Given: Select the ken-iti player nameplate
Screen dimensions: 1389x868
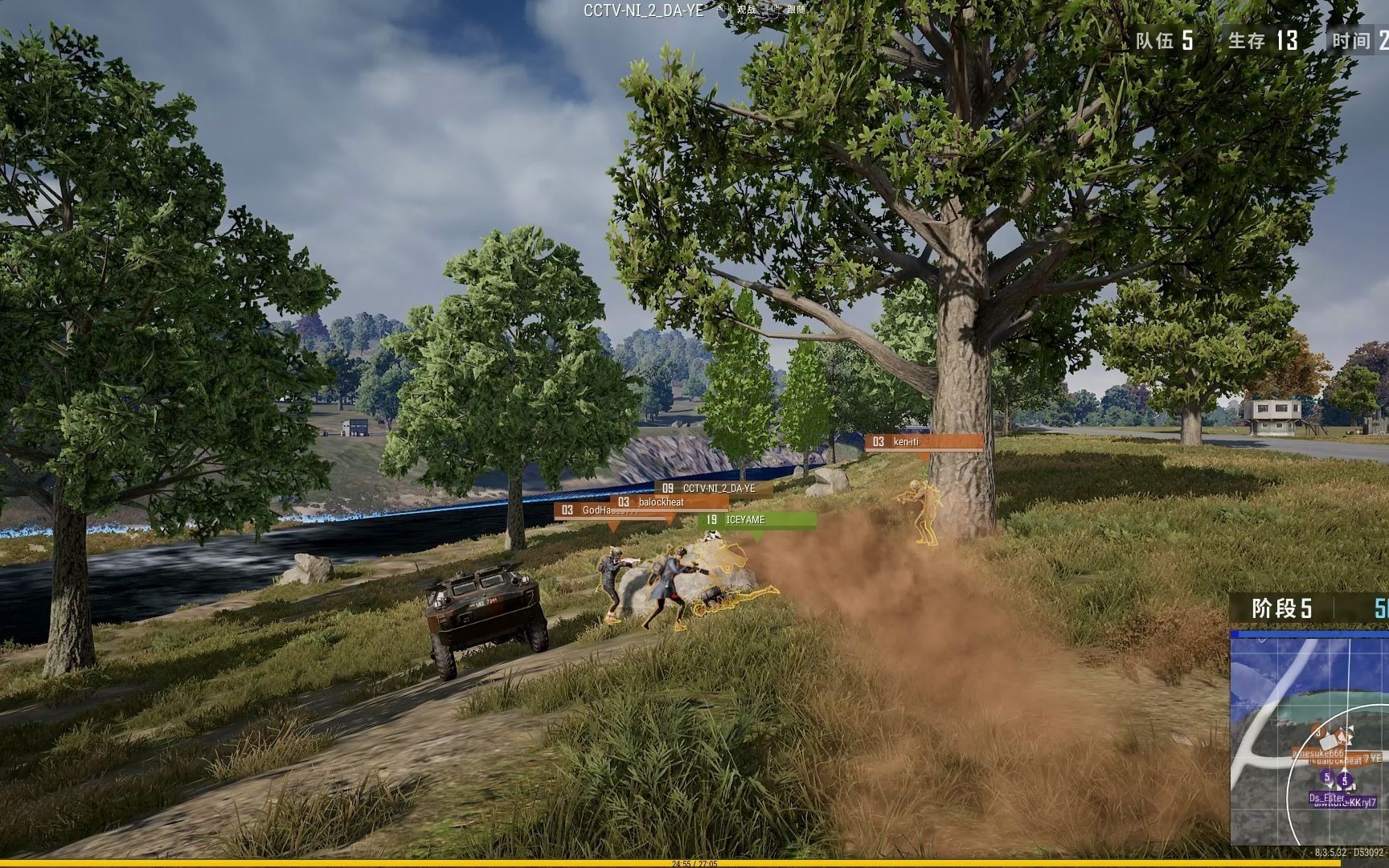Looking at the screenshot, I should [x=923, y=442].
